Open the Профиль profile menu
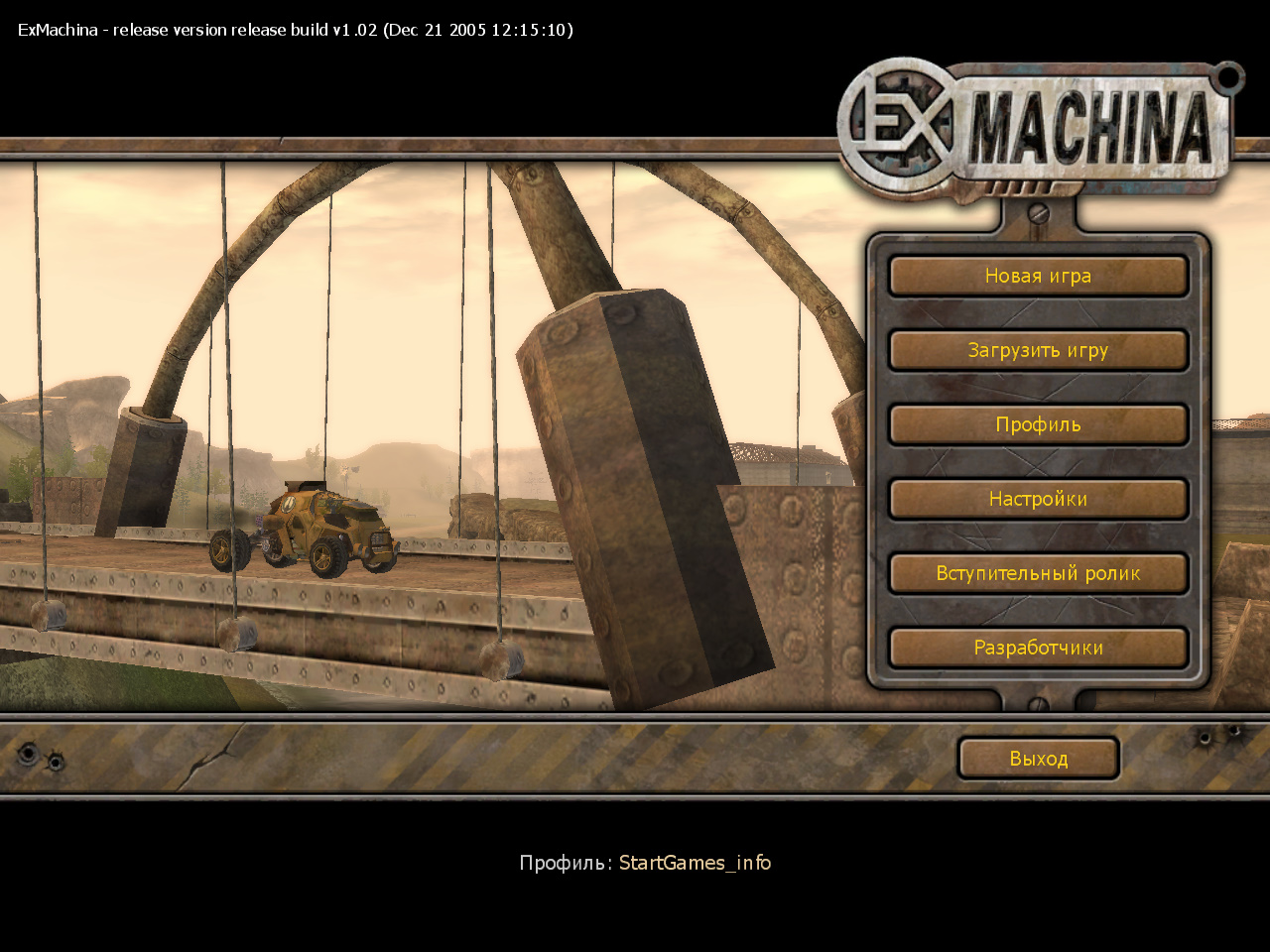The image size is (1270, 952). coord(1038,425)
